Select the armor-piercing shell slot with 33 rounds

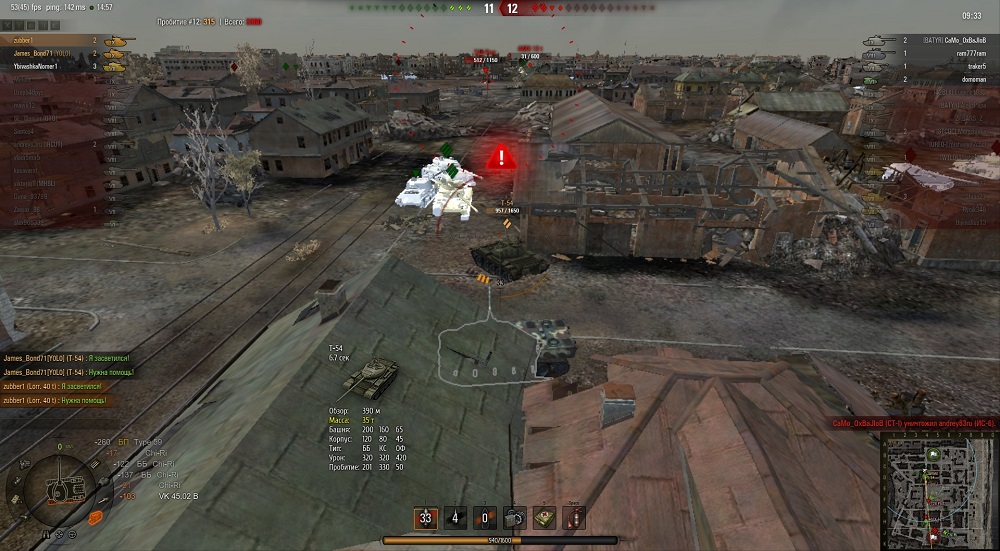point(426,519)
